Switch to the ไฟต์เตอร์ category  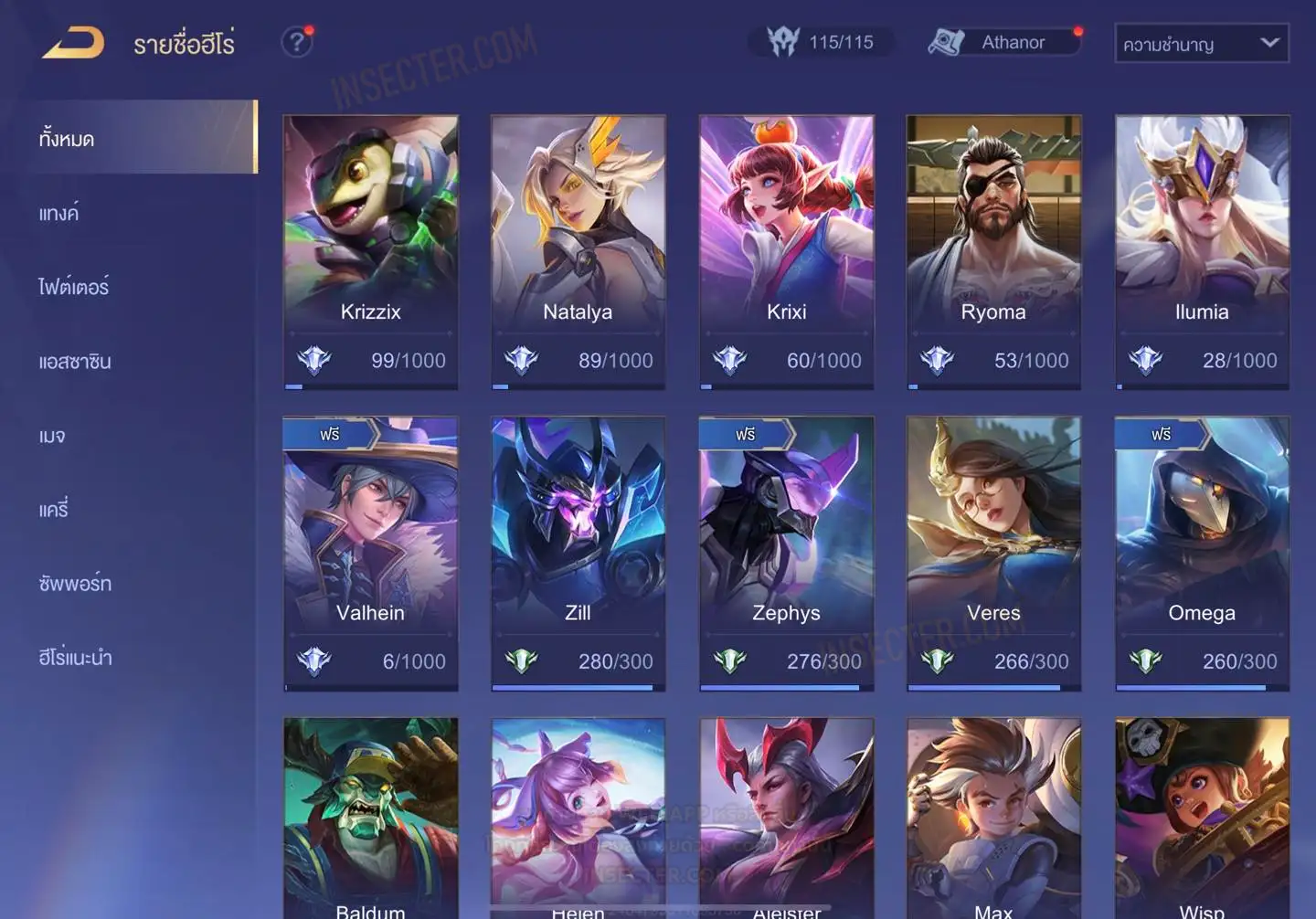point(74,288)
